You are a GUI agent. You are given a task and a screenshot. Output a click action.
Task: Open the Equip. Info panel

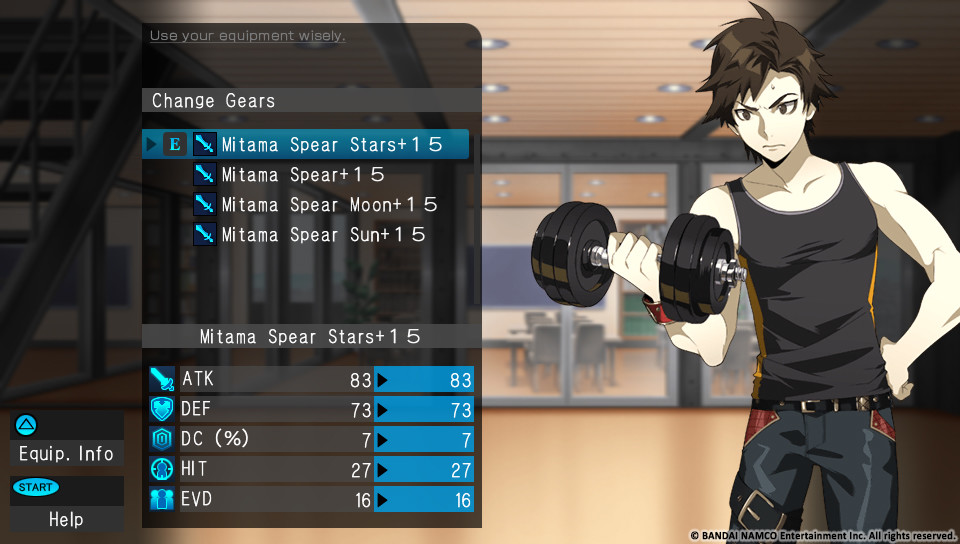click(x=66, y=453)
